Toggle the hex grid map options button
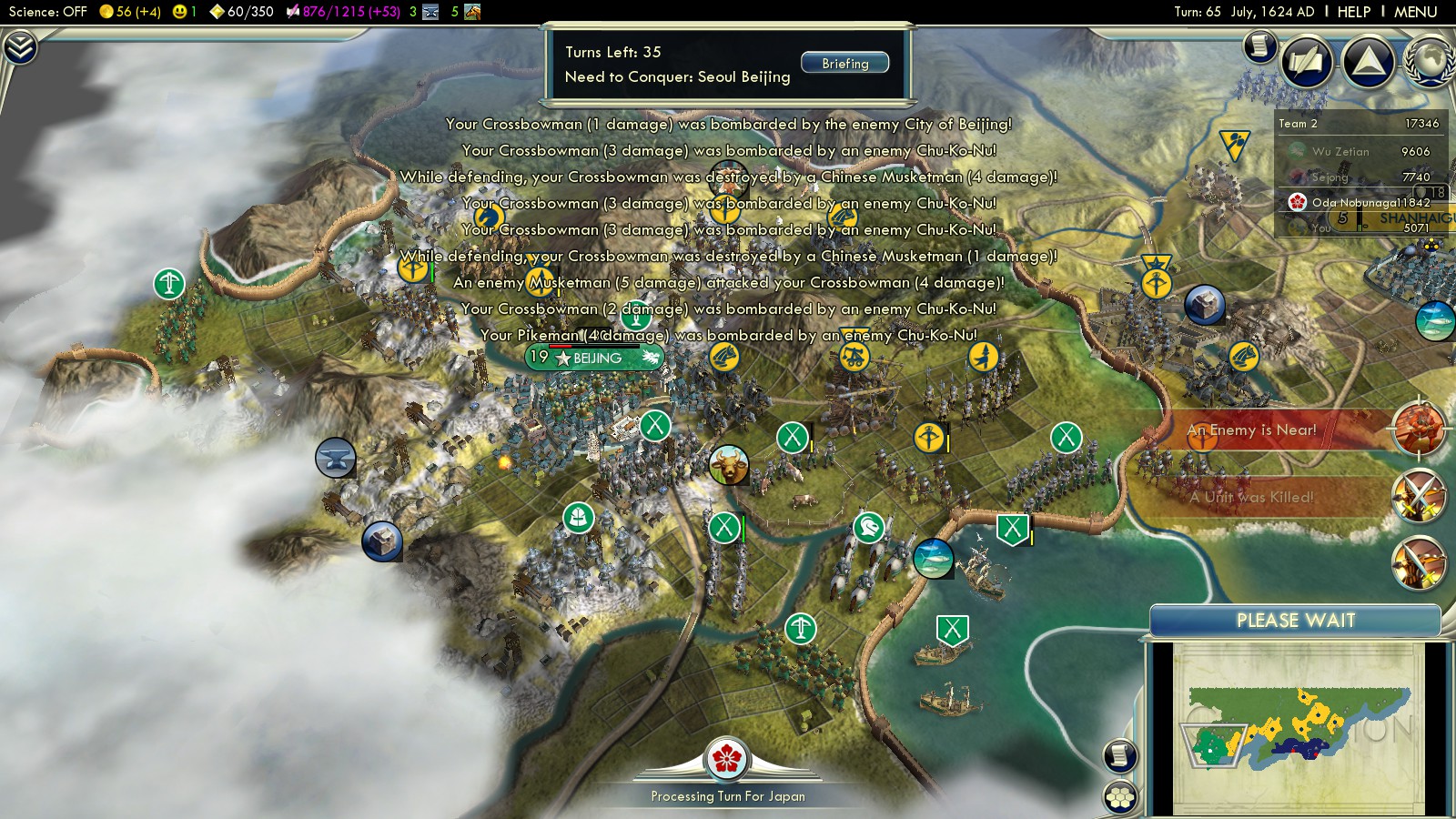The height and width of the screenshot is (819, 1456). [1120, 797]
